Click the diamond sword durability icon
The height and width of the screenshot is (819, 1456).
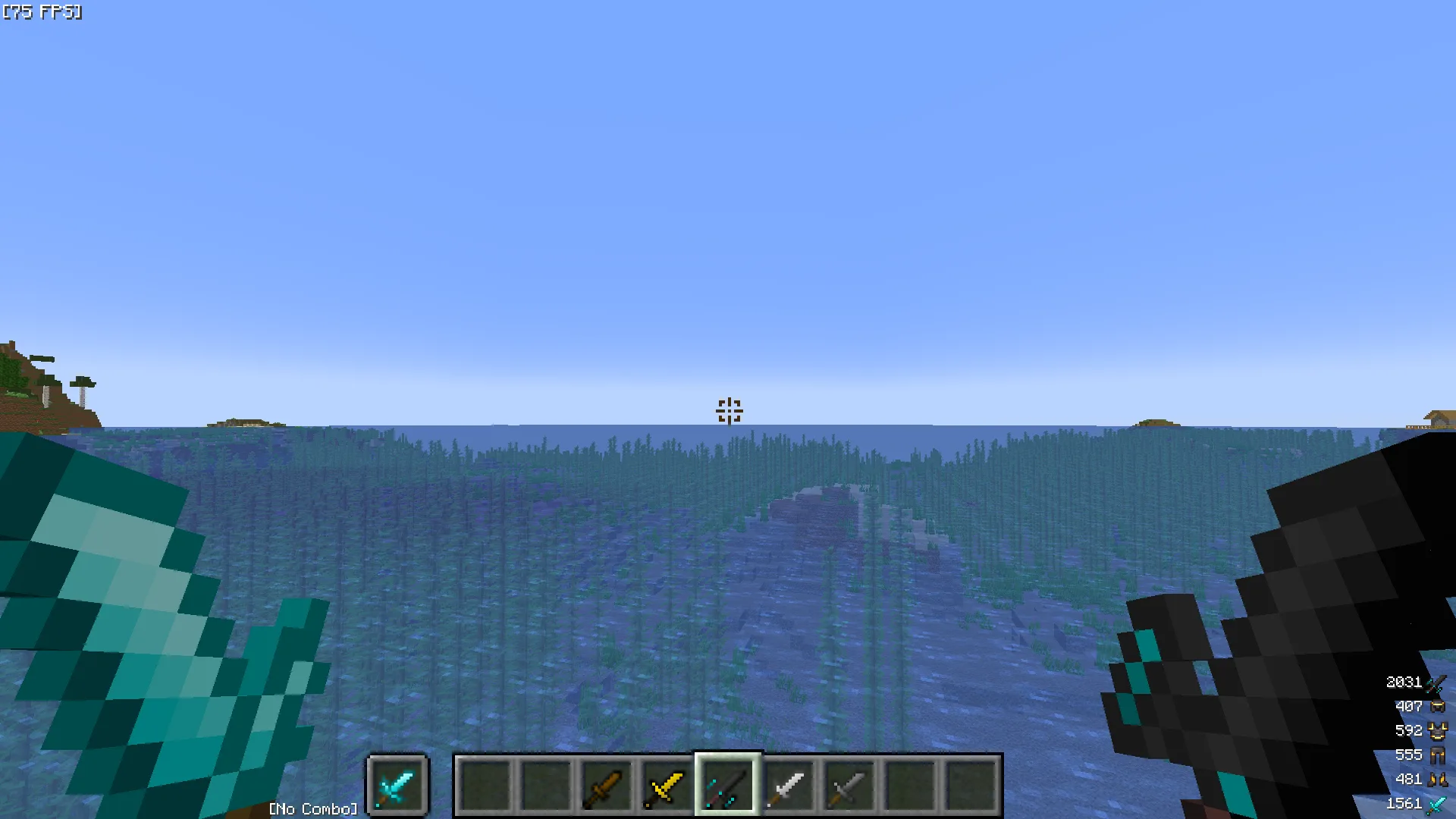pos(1438,804)
